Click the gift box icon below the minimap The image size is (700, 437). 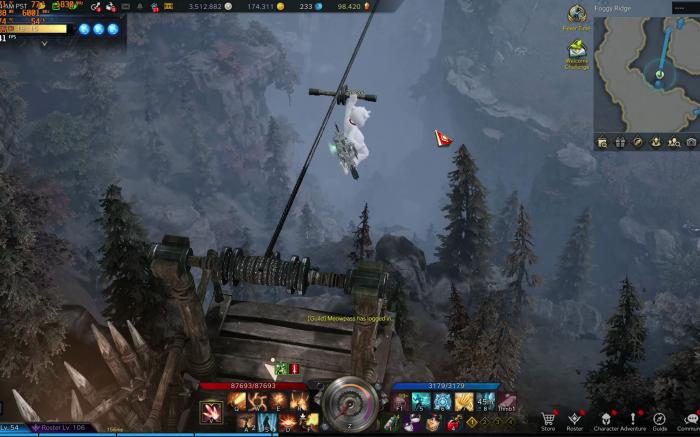pos(620,143)
